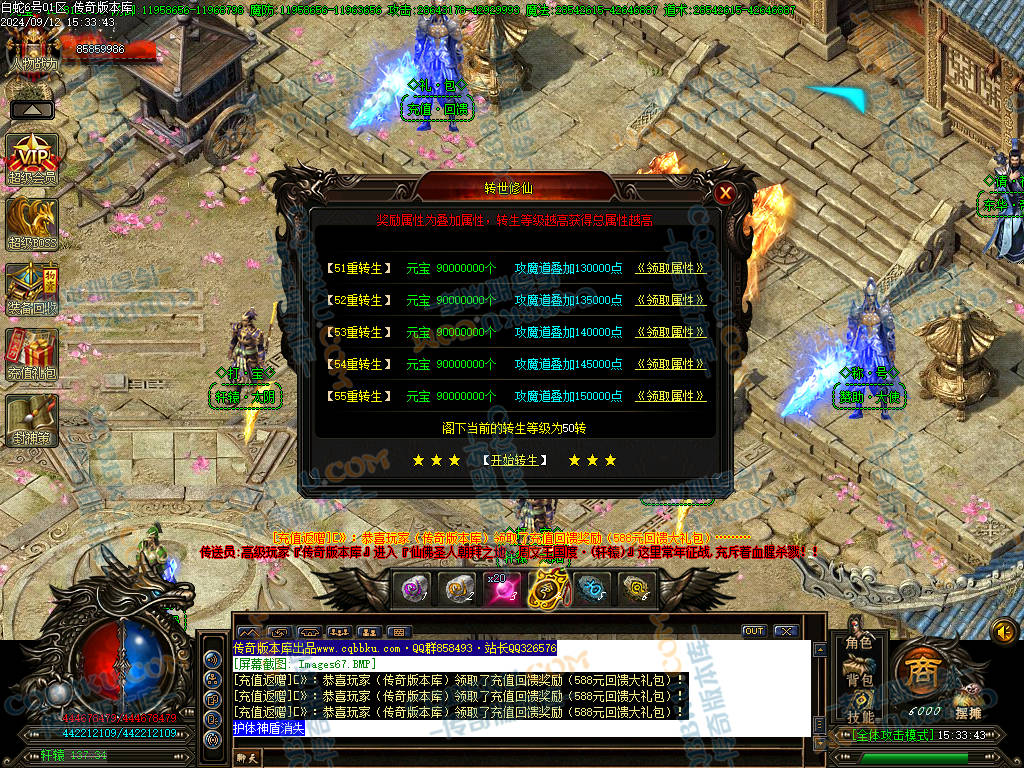
Task: Collapse the left side icon menu arrow
Action: tap(32, 109)
